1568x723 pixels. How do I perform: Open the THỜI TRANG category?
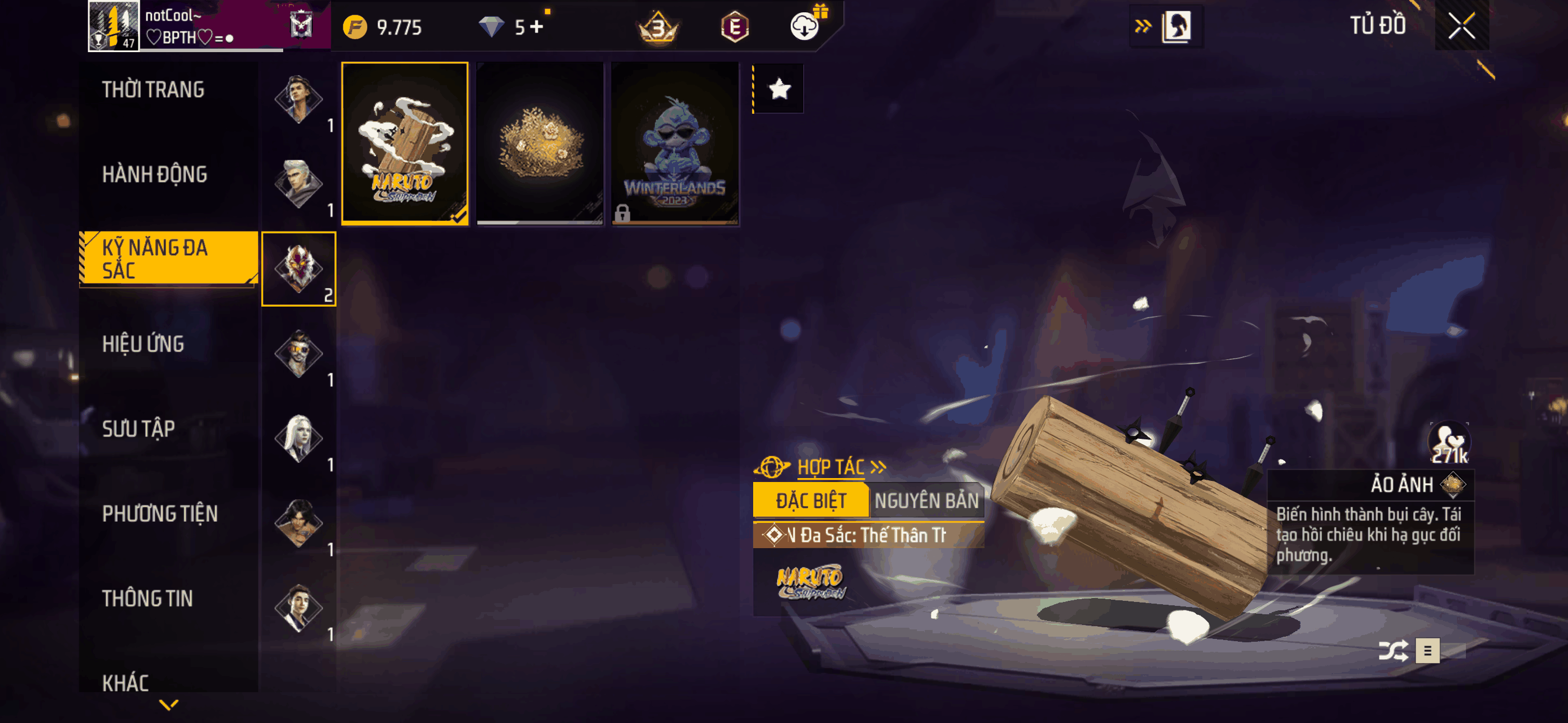153,90
